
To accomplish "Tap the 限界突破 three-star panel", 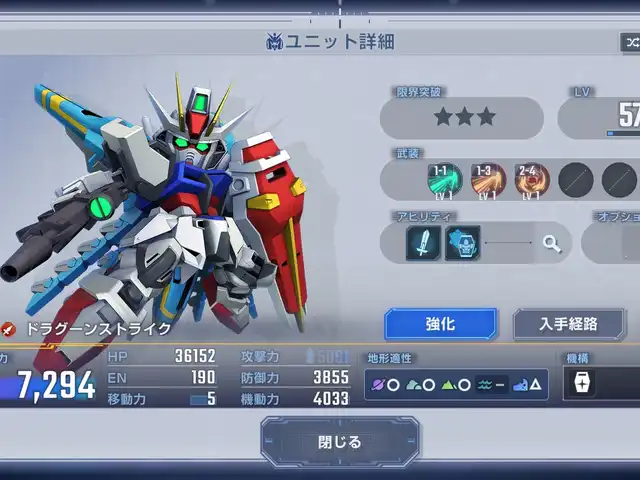I will [x=465, y=118].
